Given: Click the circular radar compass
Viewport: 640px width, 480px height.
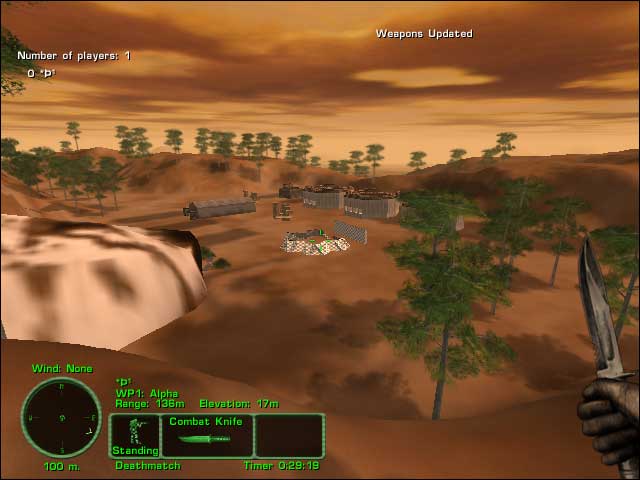Looking at the screenshot, I should (61, 417).
